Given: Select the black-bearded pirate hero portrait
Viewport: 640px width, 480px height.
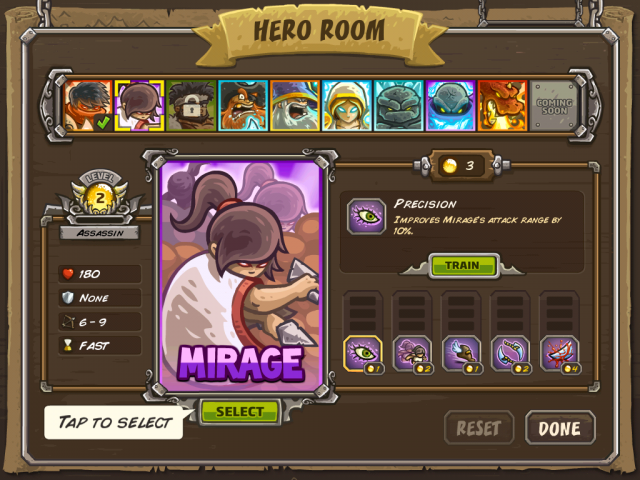Looking at the screenshot, I should pyautogui.click(x=243, y=105).
